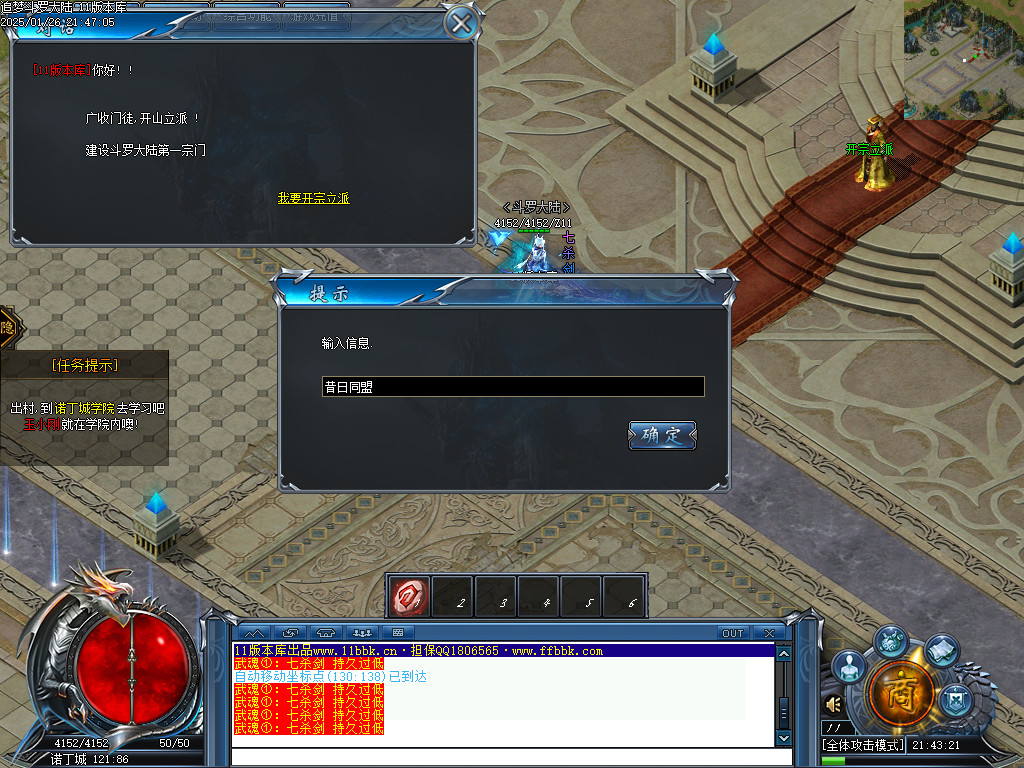Open the 任务提示 quest tracker panel
1024x768 pixels.
pos(84,366)
